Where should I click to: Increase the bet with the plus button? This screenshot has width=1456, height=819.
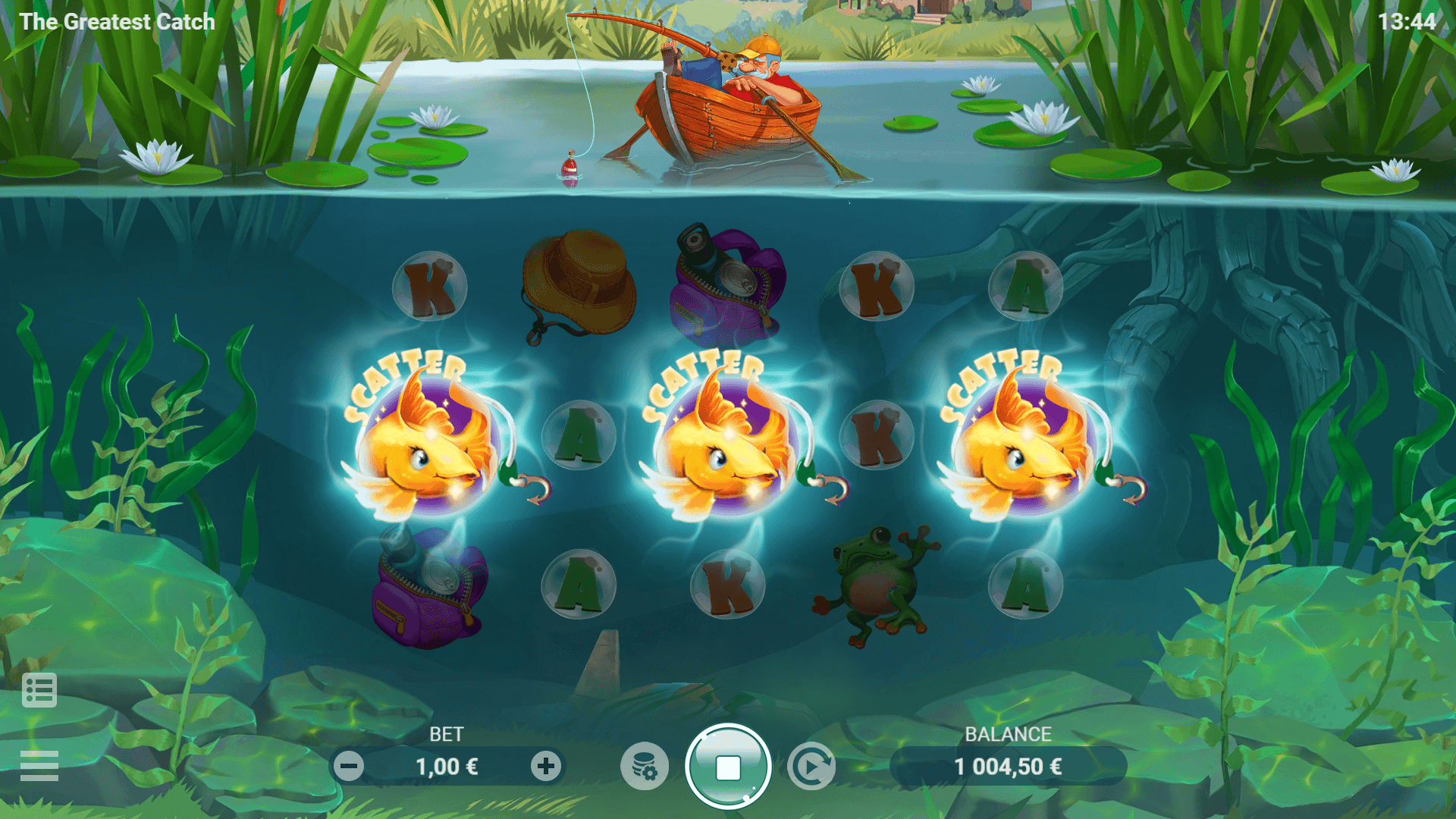pyautogui.click(x=546, y=767)
